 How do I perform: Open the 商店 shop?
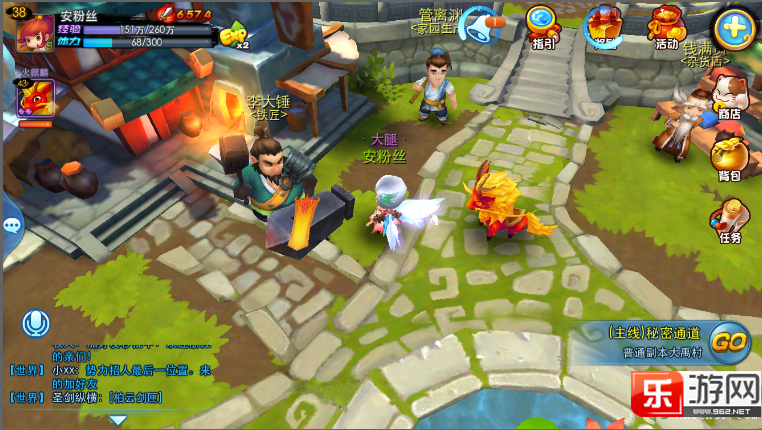click(x=730, y=97)
